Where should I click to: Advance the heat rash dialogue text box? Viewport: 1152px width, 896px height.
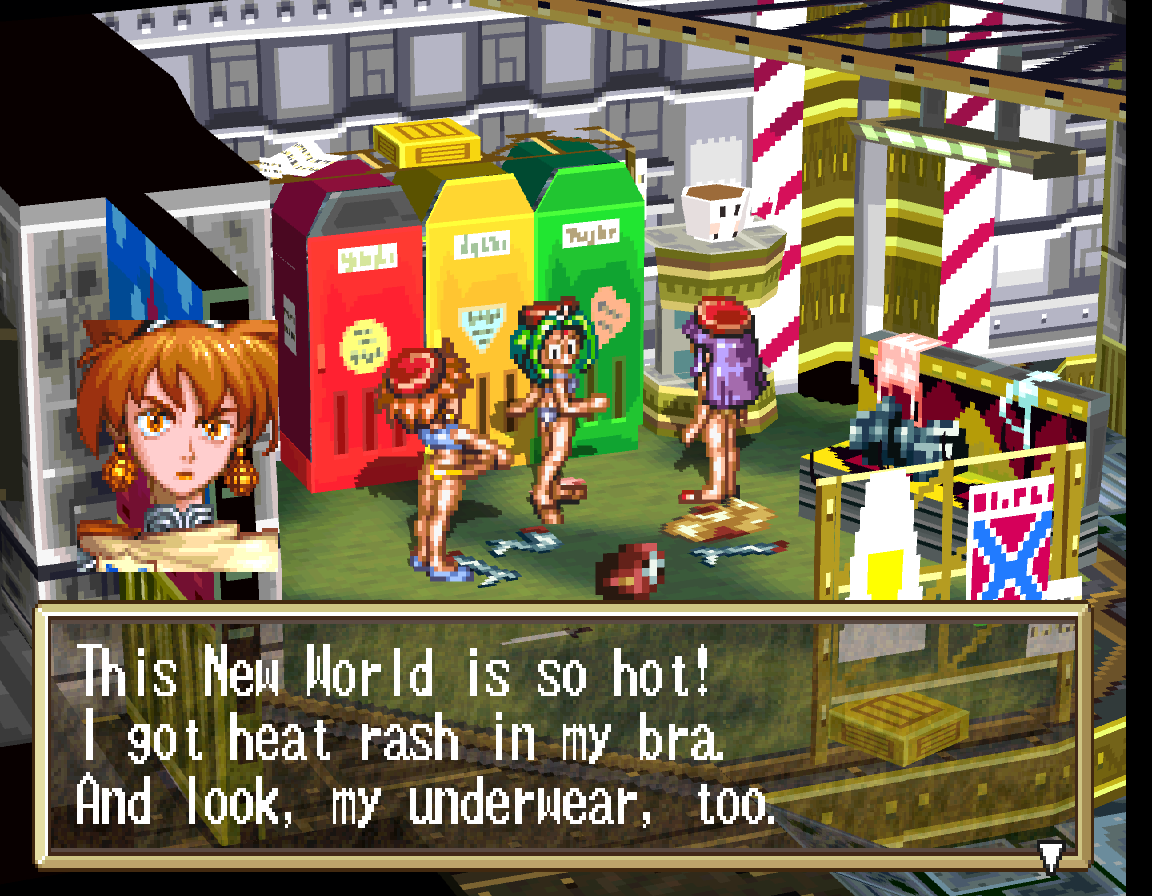(560, 735)
